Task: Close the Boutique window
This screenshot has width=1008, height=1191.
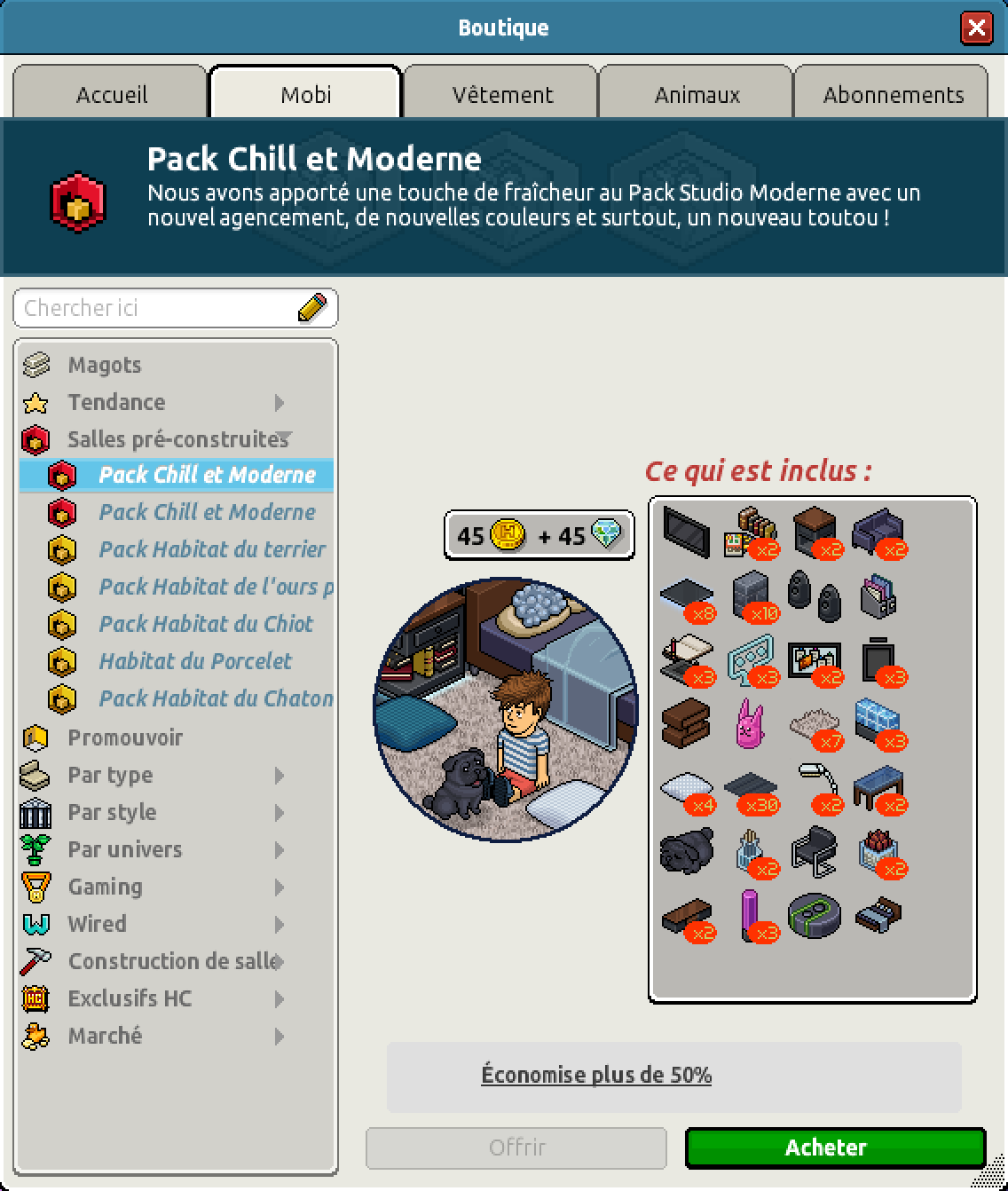Action: [976, 28]
